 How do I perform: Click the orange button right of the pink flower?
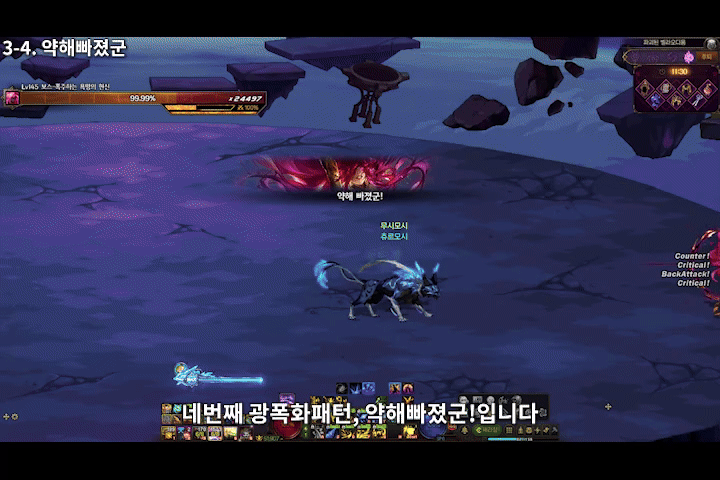click(705, 57)
